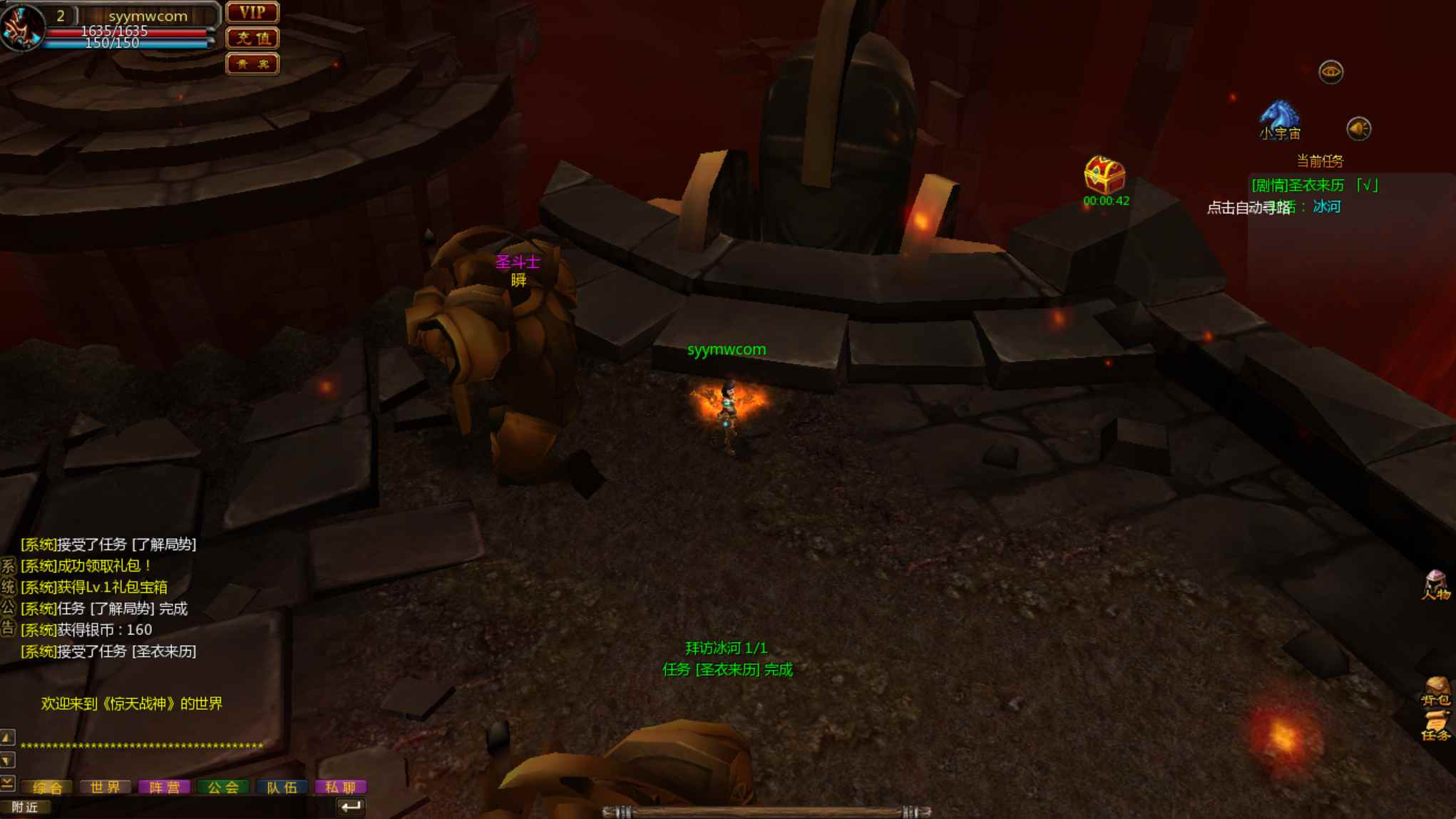This screenshot has height=819, width=1456.
Task: Open the 小宇宙 blue horse icon
Action: coord(1279,119)
